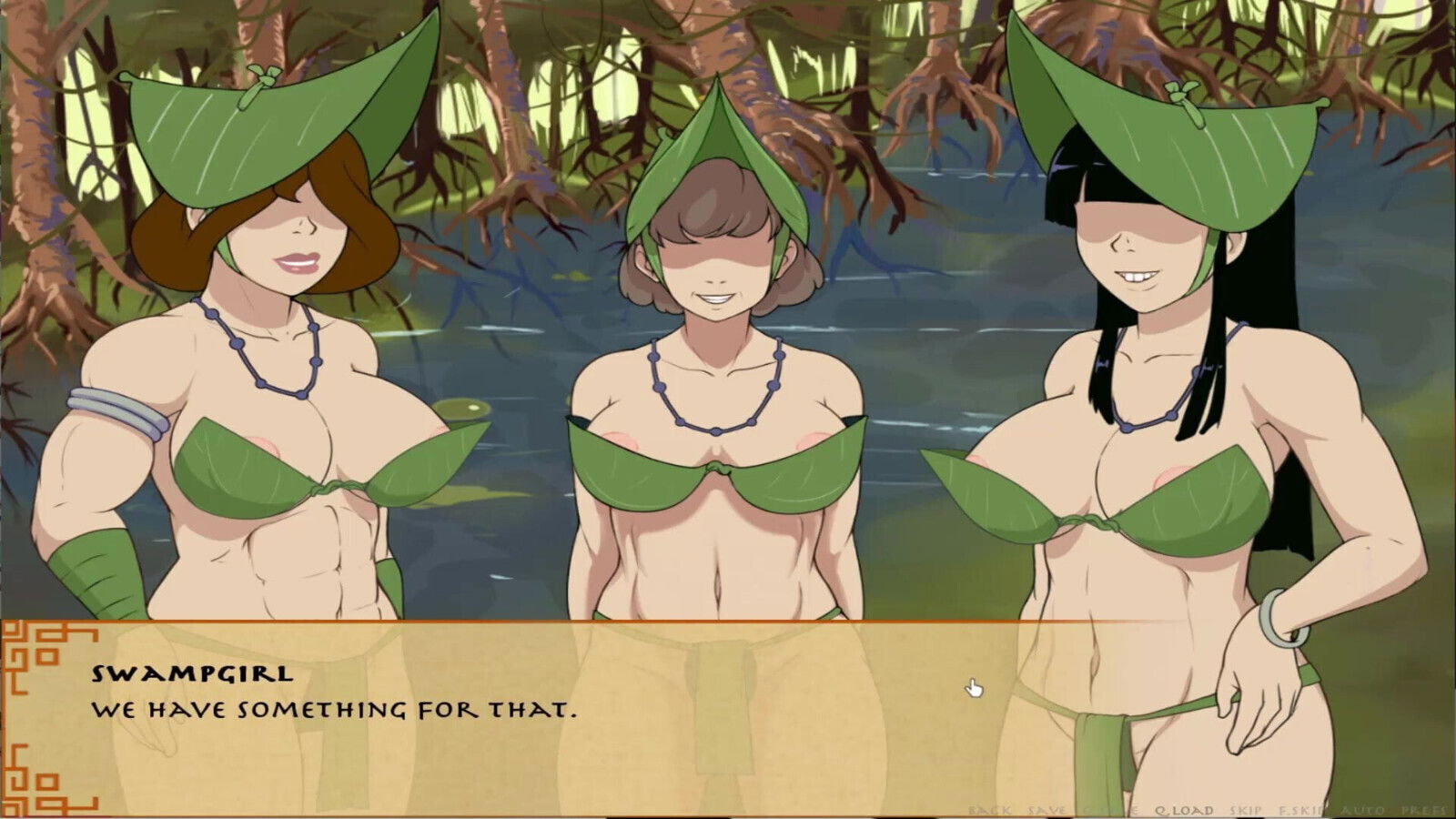Quick load with Q.Load

tap(1184, 810)
